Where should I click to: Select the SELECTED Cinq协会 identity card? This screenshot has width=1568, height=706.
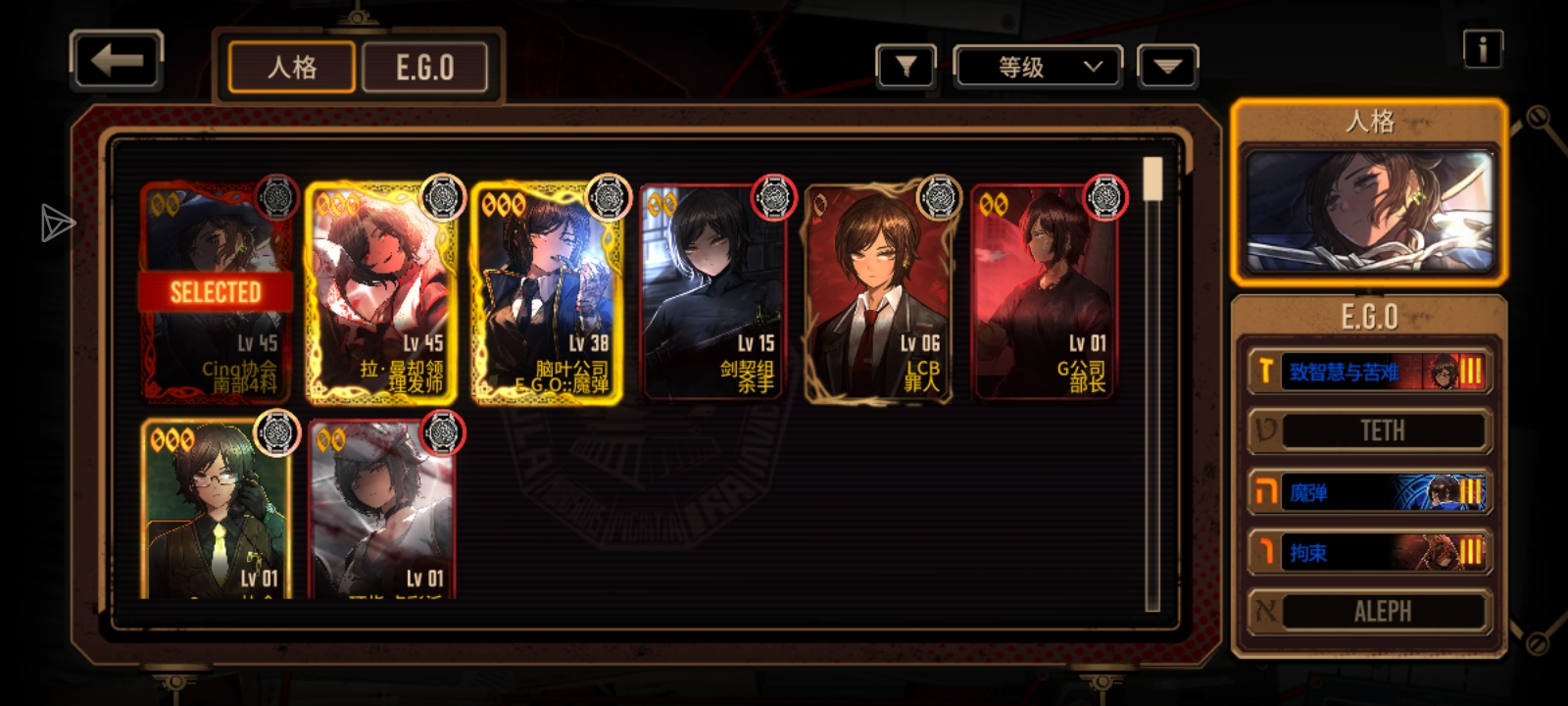point(217,292)
